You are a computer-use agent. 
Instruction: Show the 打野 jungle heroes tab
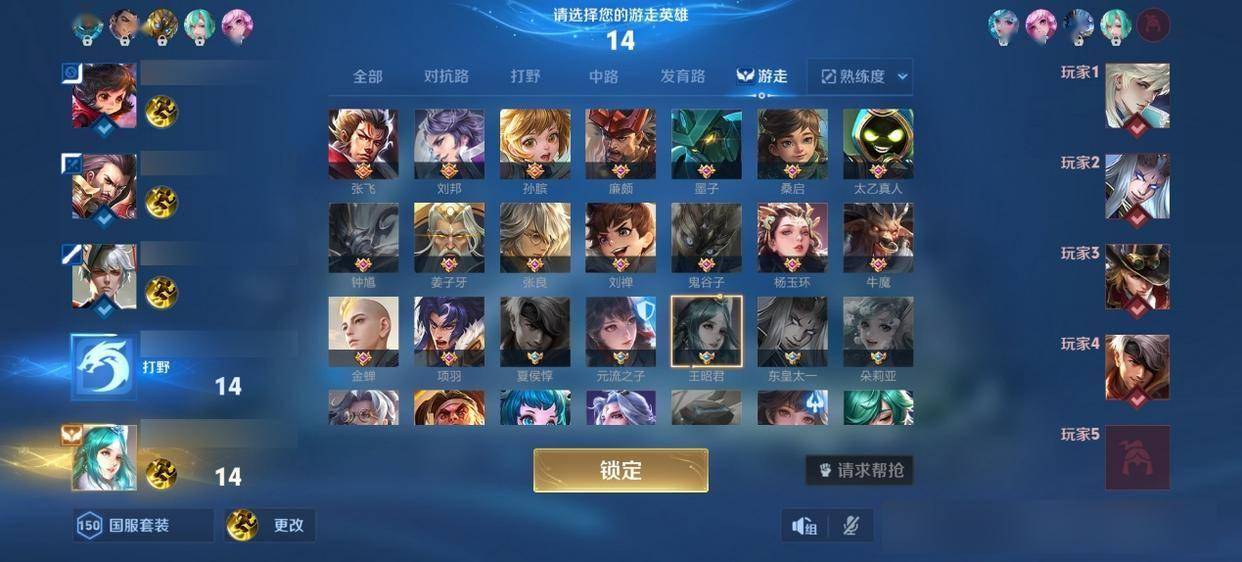tap(526, 76)
